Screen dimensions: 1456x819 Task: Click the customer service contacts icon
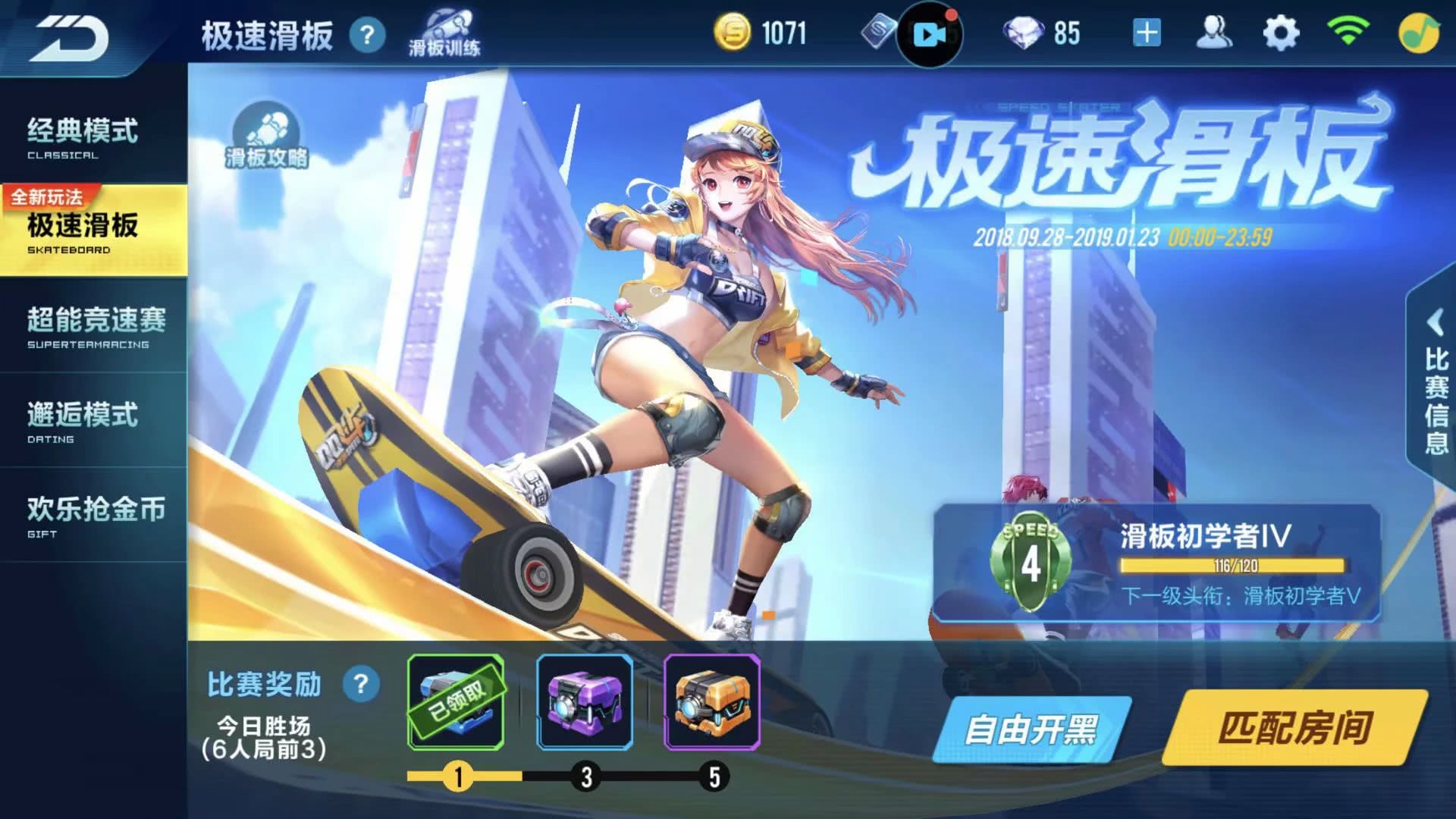click(x=1216, y=30)
